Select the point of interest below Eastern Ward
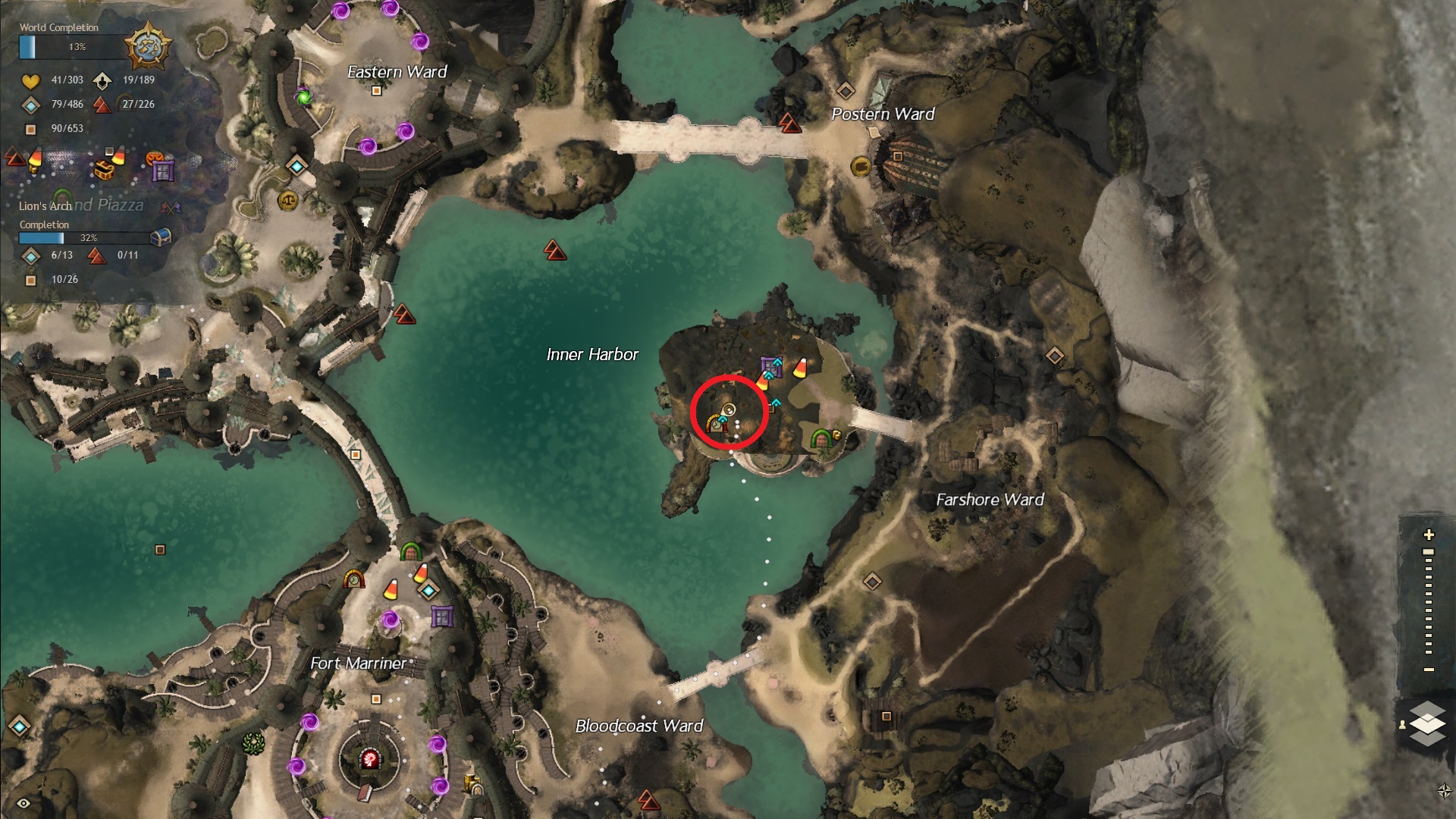 (x=376, y=91)
